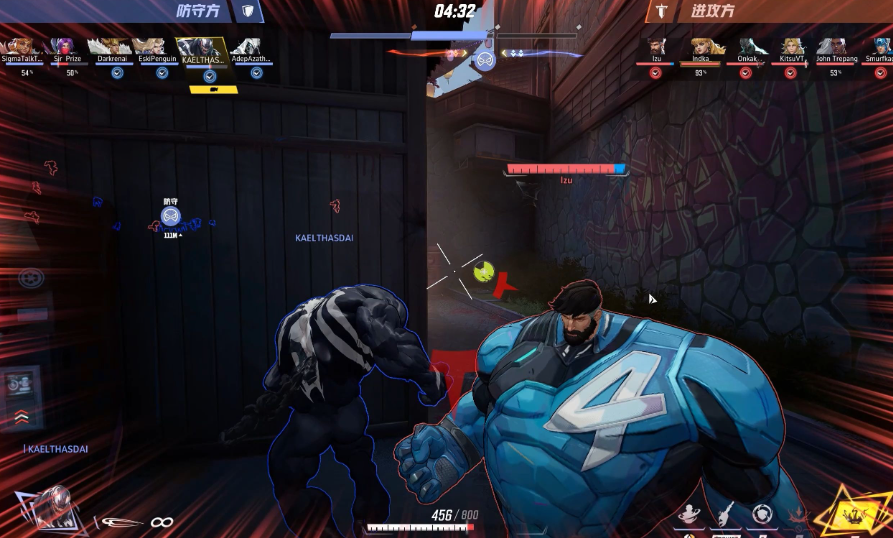Choose enemy Onkak's portrait
The image size is (893, 538).
click(x=746, y=46)
